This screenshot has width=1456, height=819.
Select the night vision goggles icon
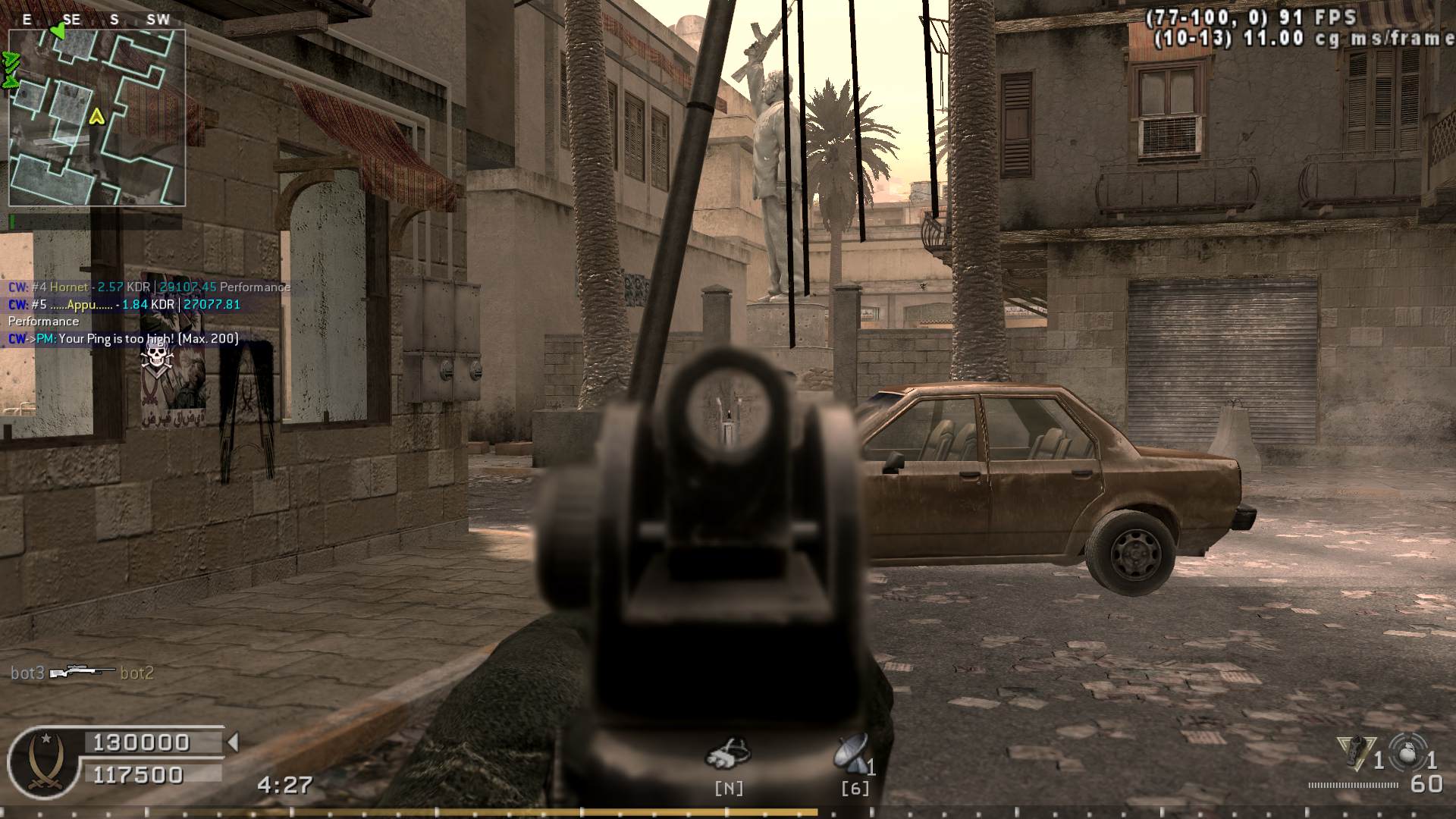coord(728,752)
